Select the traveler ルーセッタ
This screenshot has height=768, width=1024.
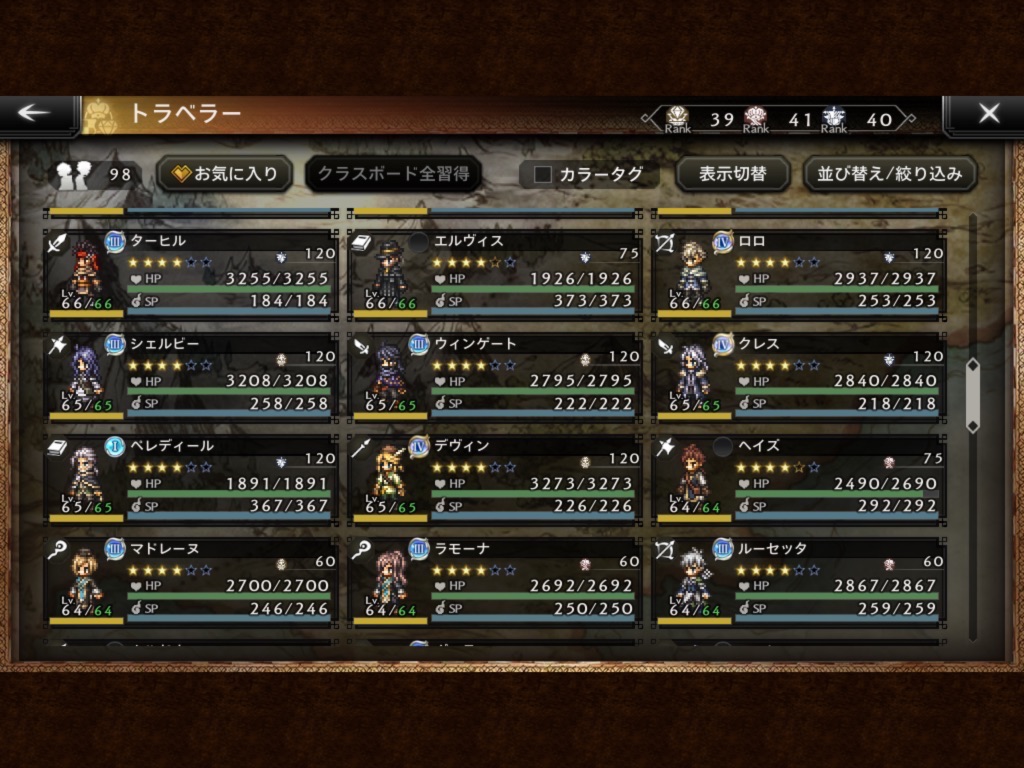(x=798, y=580)
